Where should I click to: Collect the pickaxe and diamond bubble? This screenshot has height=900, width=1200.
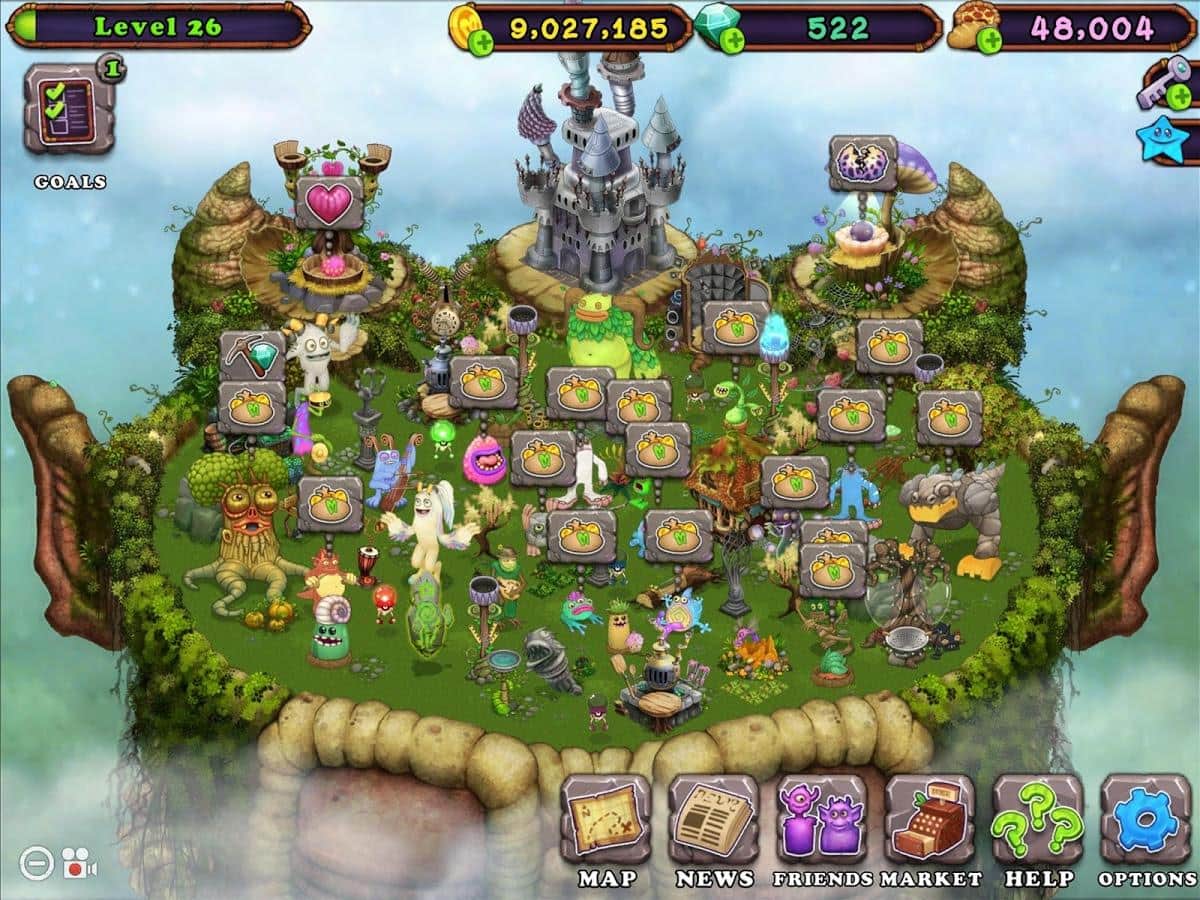point(251,356)
